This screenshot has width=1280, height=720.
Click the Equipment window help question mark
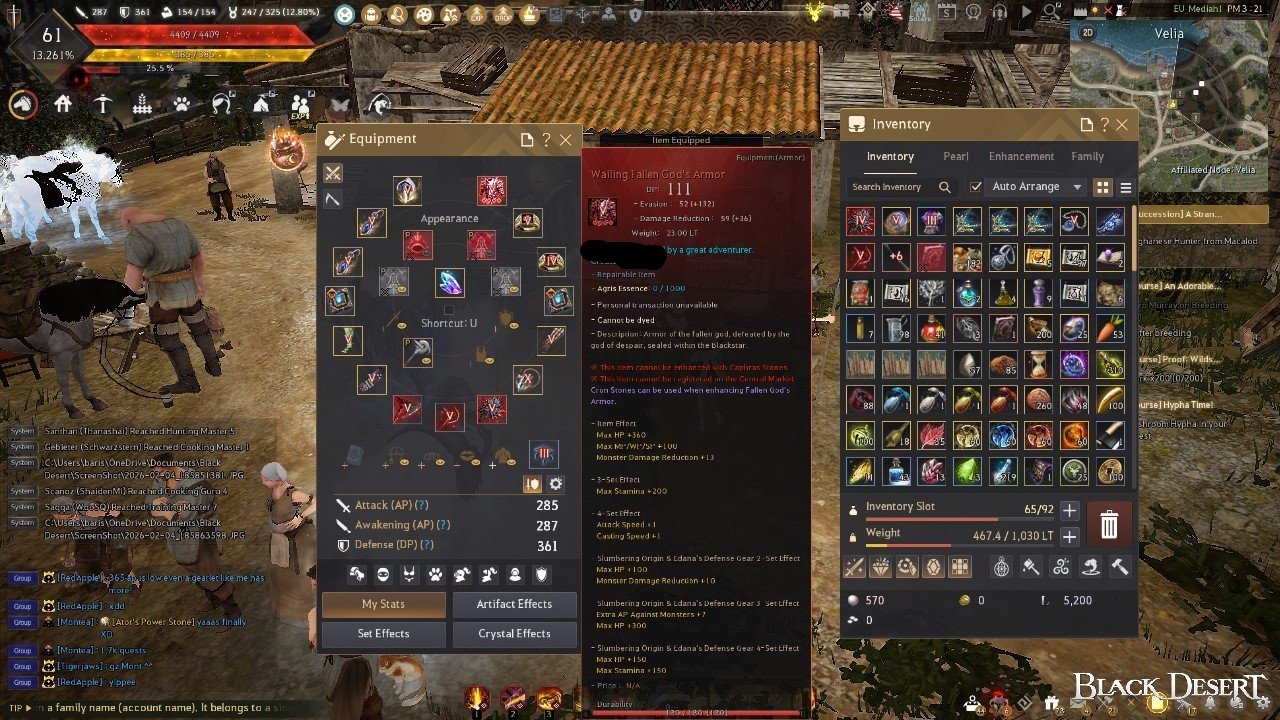546,140
